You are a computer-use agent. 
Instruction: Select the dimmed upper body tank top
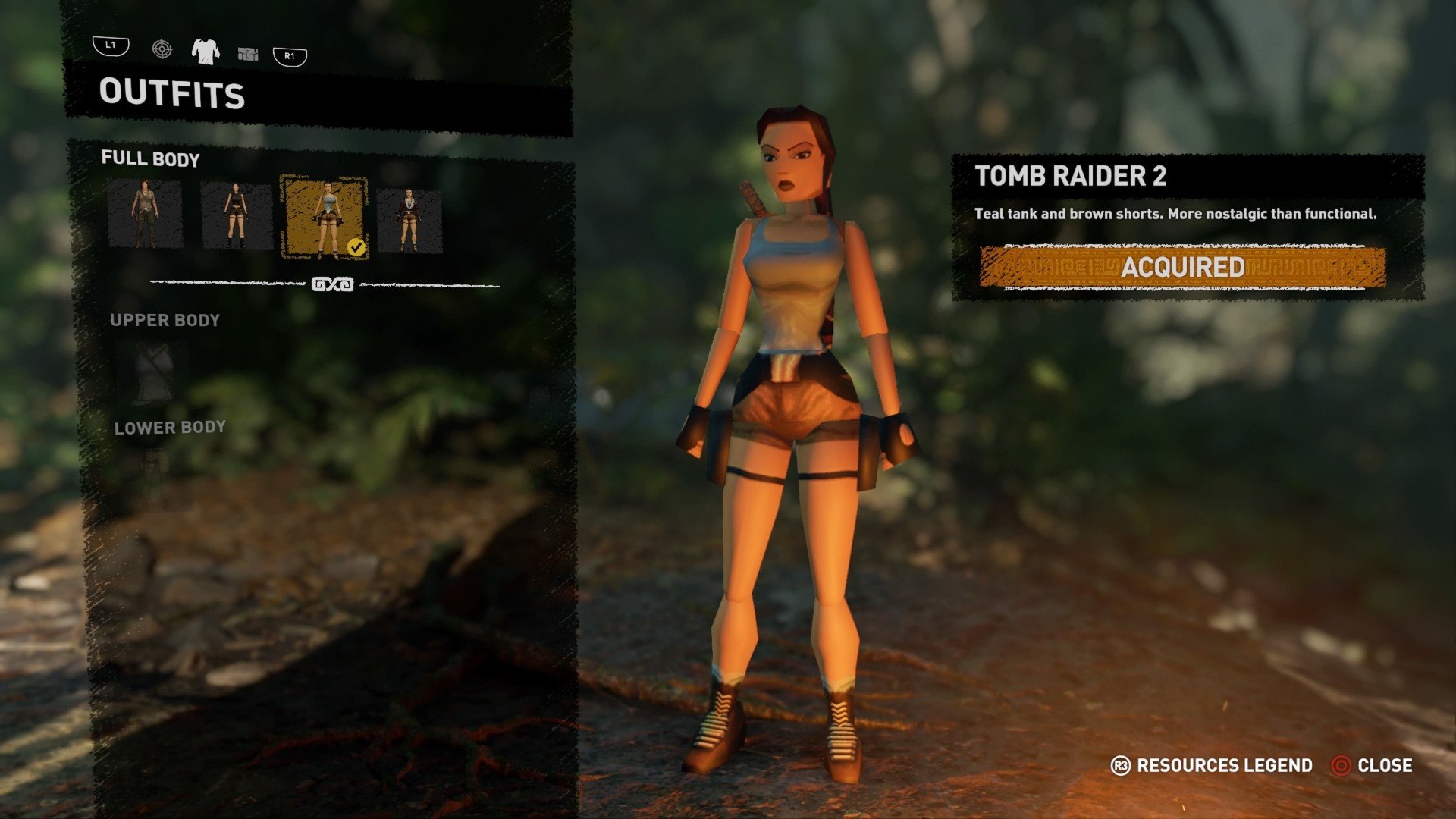click(x=152, y=373)
